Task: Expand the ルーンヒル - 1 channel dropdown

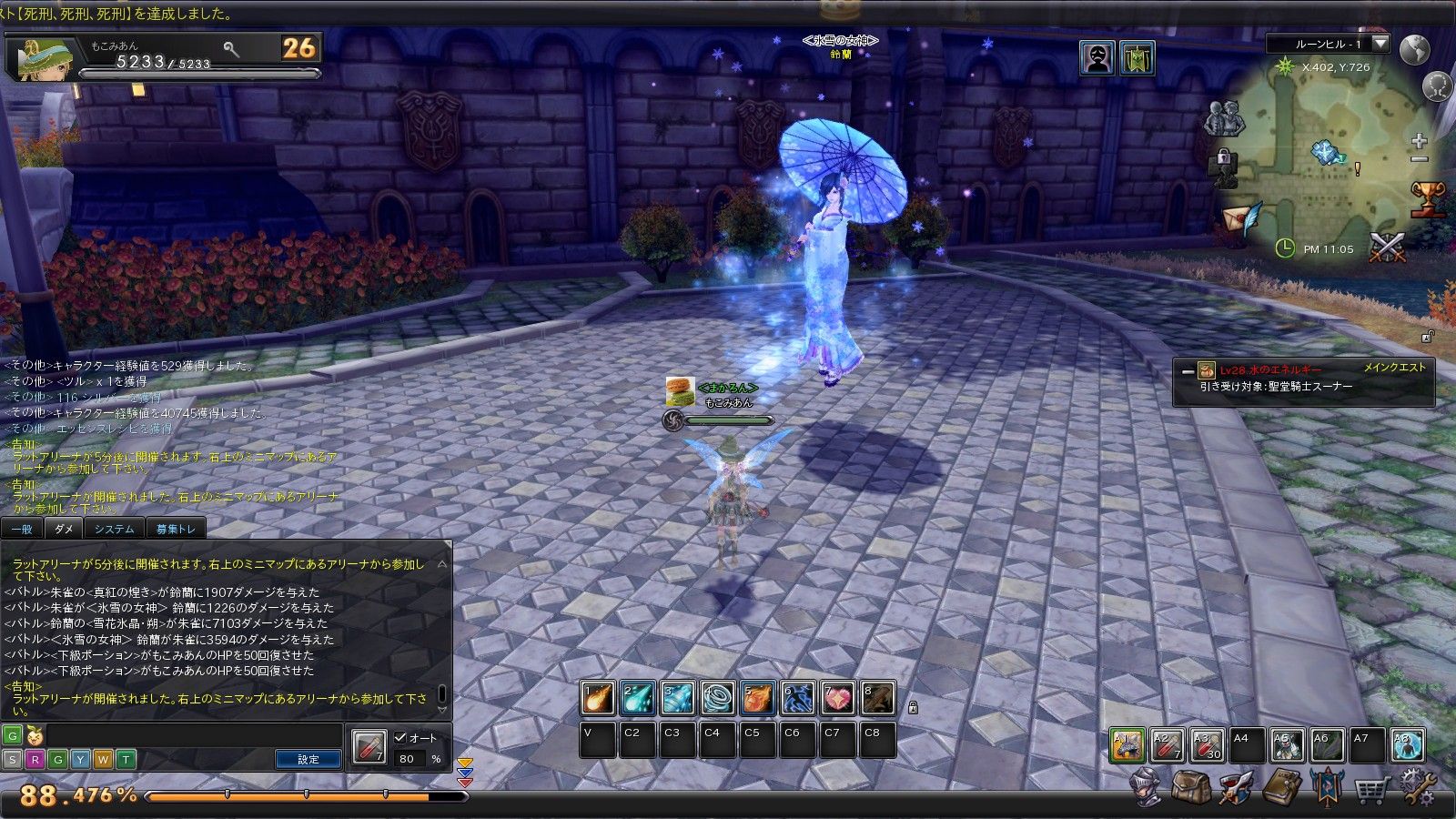Action: pyautogui.click(x=1380, y=44)
